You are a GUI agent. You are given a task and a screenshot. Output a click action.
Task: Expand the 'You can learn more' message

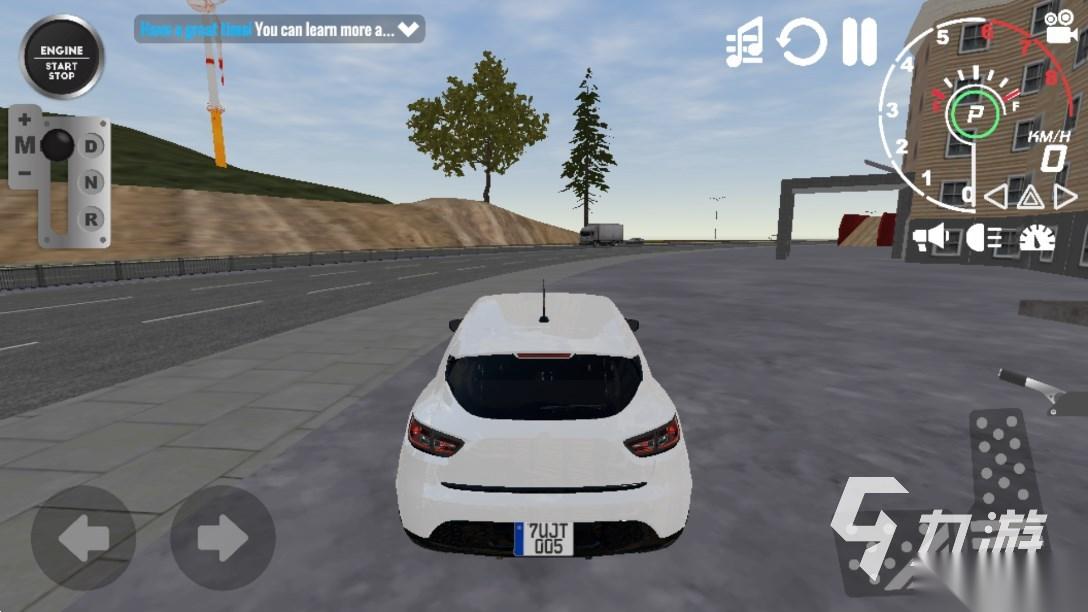click(409, 30)
